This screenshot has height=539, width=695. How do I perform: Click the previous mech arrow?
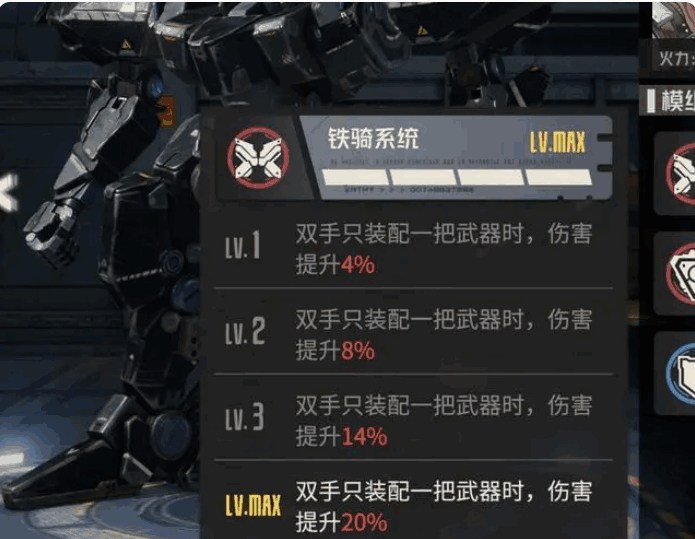click(x=8, y=192)
